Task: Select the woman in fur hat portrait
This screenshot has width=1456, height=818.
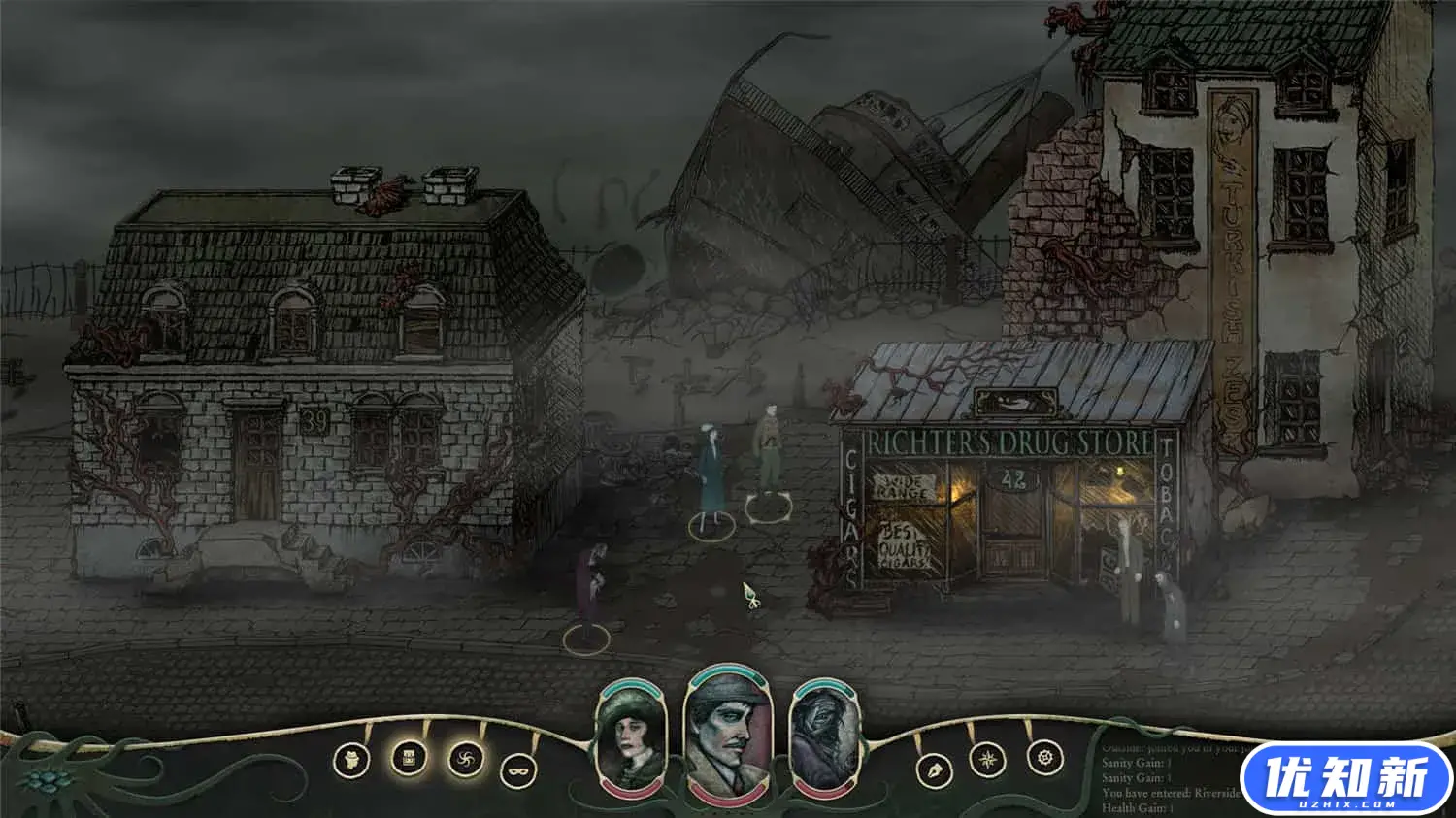Action: point(631,736)
